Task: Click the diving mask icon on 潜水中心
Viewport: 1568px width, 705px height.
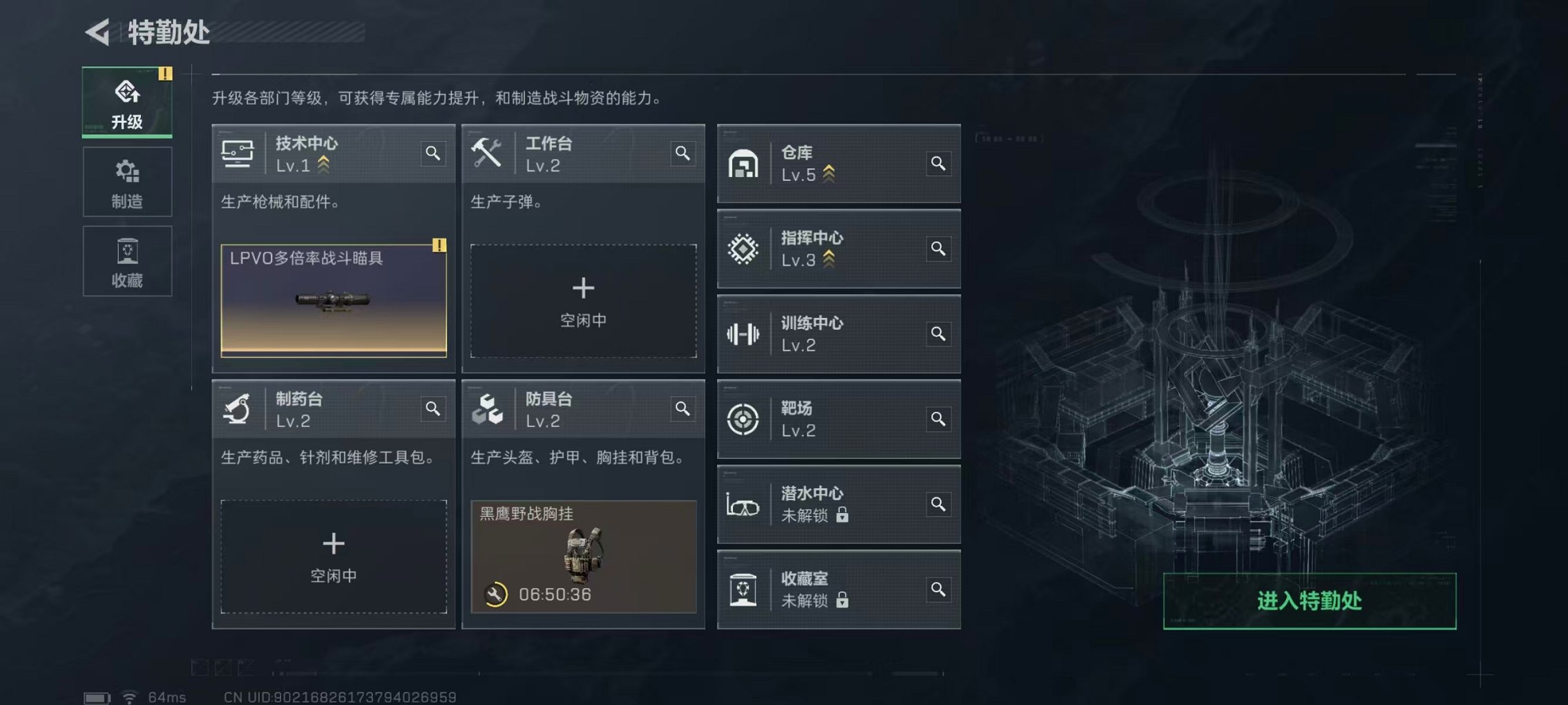Action: click(x=744, y=505)
